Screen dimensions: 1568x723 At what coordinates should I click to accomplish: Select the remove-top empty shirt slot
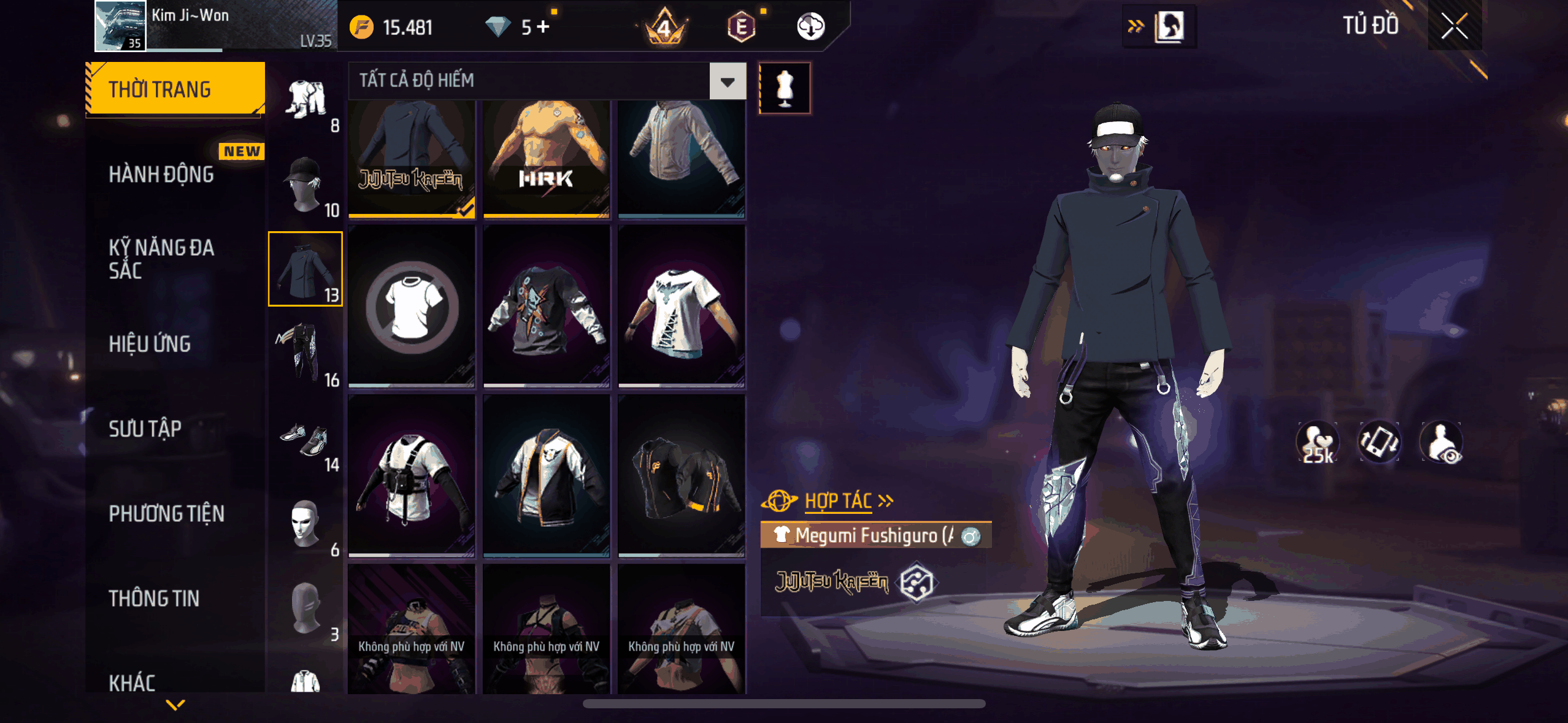tap(412, 307)
